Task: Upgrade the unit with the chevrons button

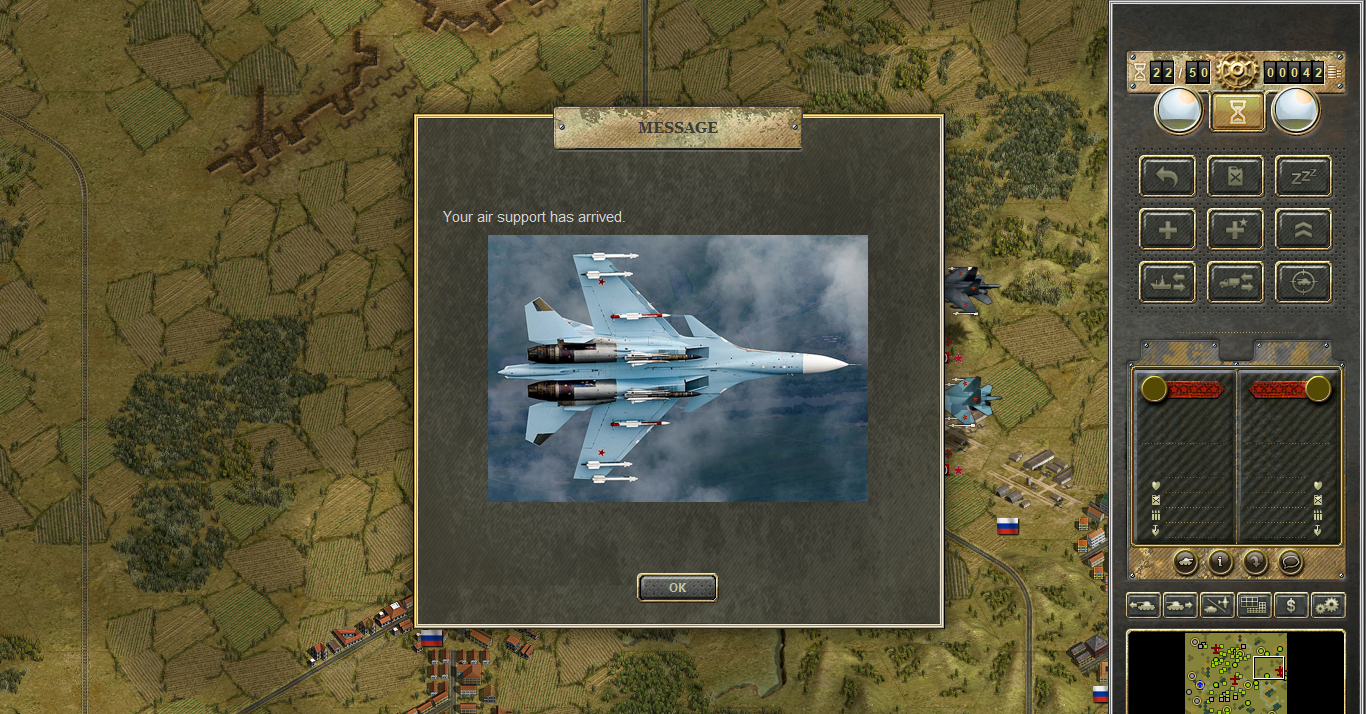Action: pyautogui.click(x=1303, y=230)
